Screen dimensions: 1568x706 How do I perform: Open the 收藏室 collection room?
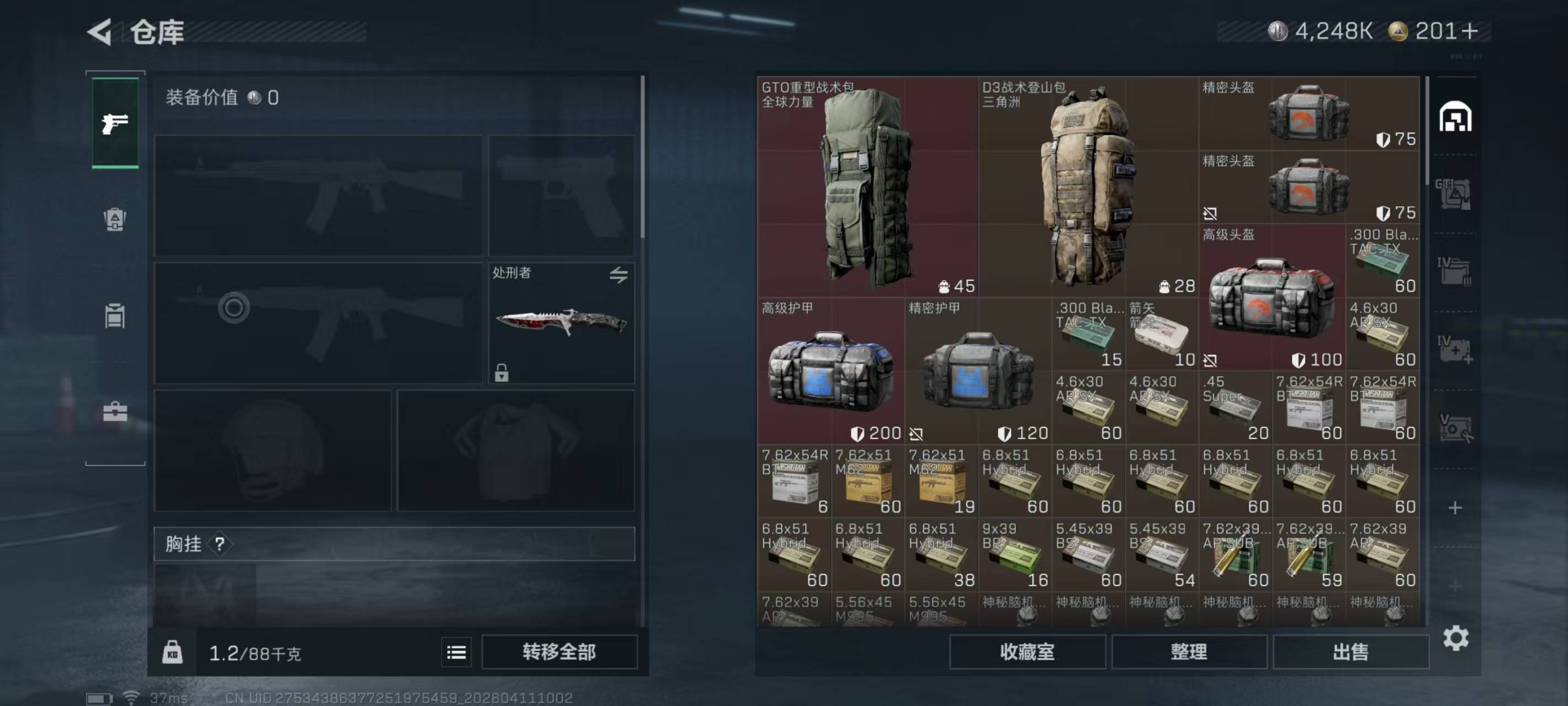click(1027, 652)
